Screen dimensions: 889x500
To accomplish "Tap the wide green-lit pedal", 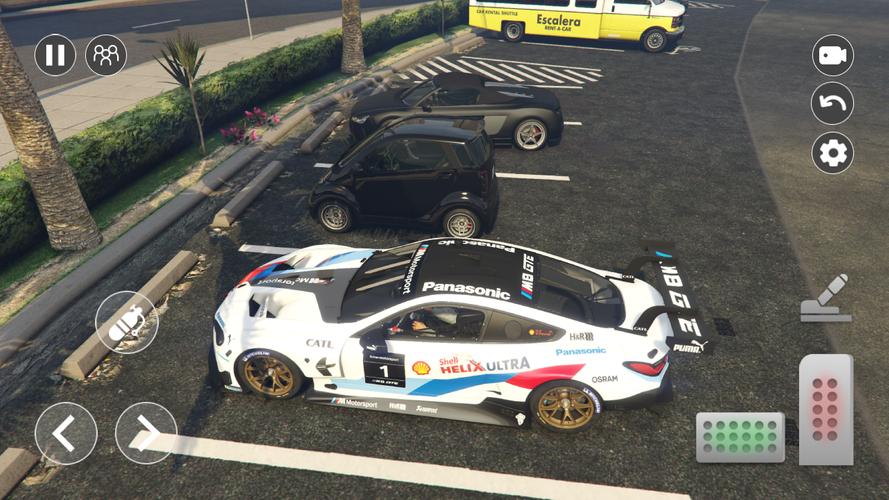I will 740,437.
